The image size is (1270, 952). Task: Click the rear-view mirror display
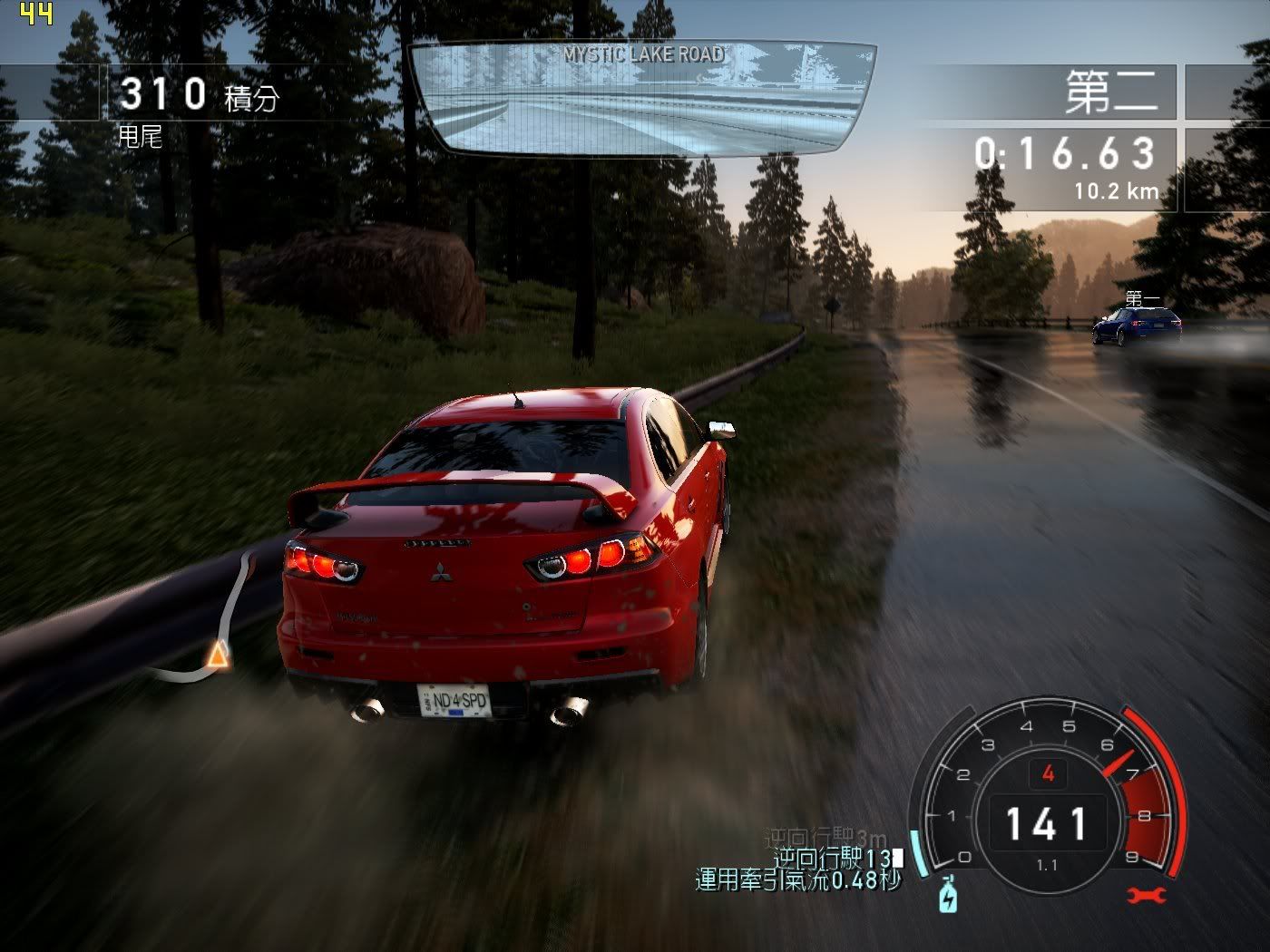(x=642, y=98)
